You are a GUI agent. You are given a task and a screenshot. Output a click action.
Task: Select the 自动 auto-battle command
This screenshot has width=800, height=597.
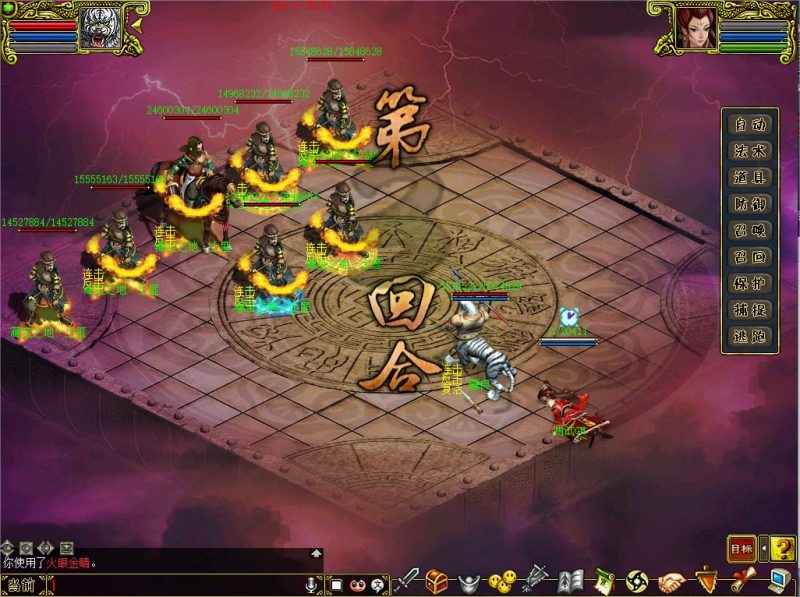tap(750, 126)
